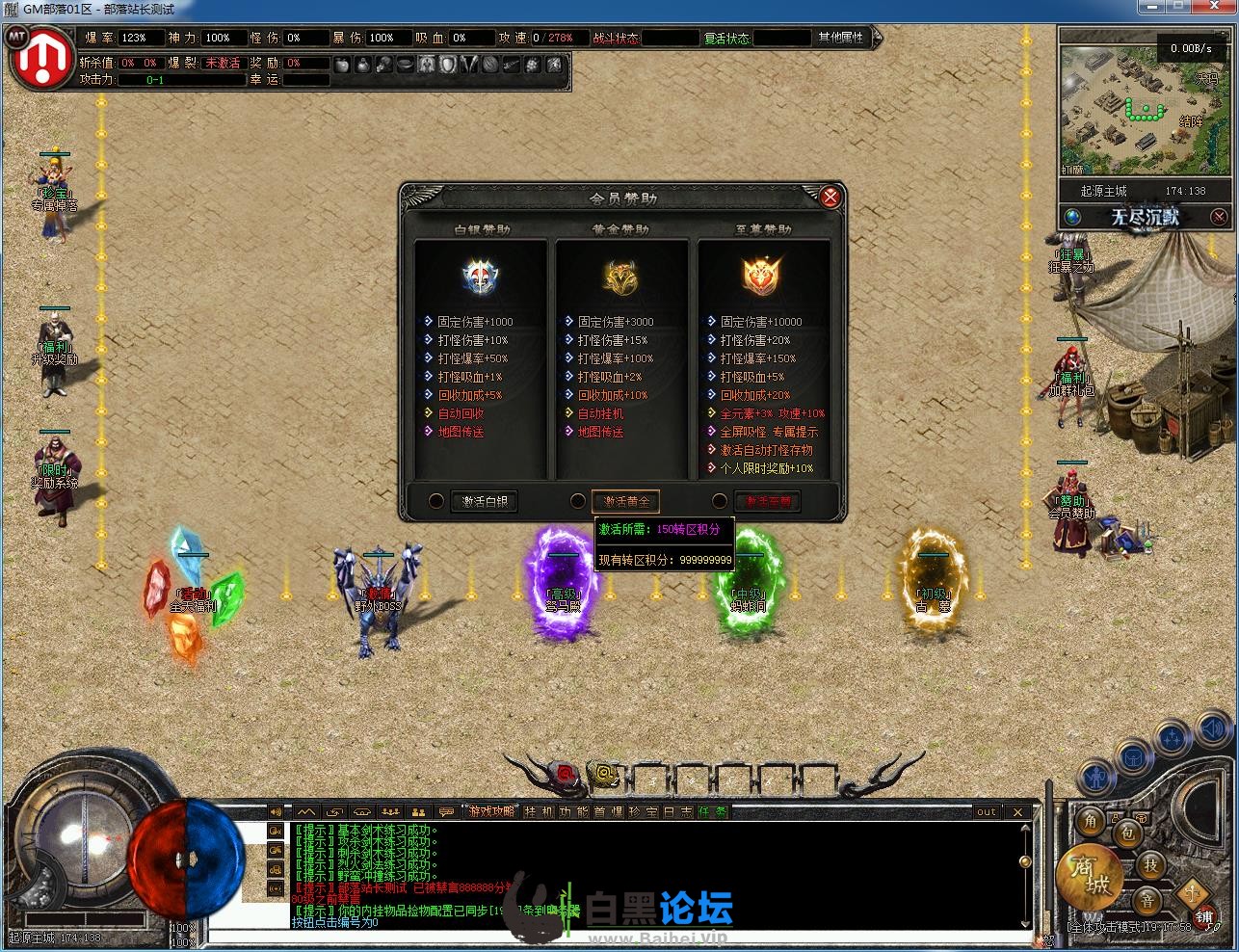Image resolution: width=1239 pixels, height=952 pixels.
Task: Click the 激活白银 activation button
Action: pos(485,501)
